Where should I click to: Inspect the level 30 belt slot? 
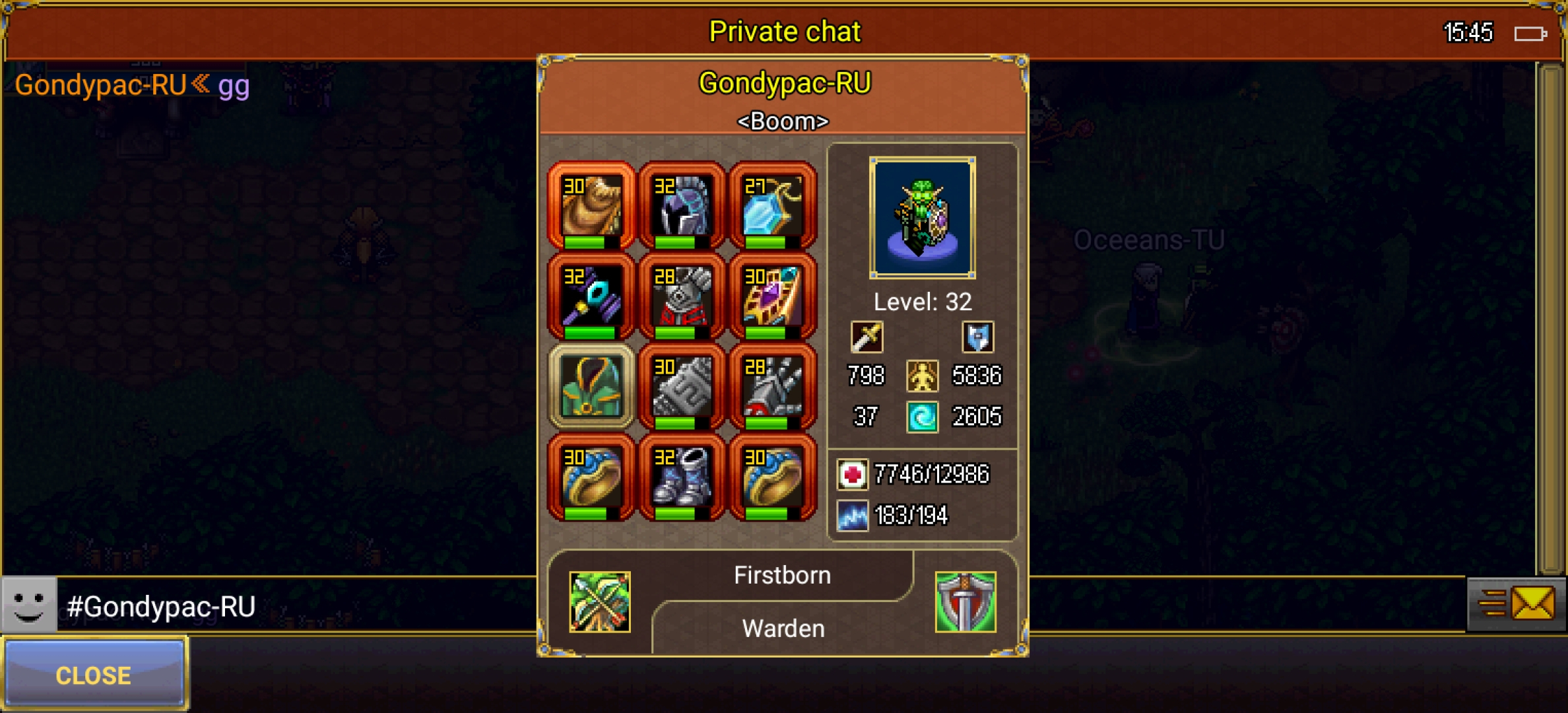tap(682, 387)
